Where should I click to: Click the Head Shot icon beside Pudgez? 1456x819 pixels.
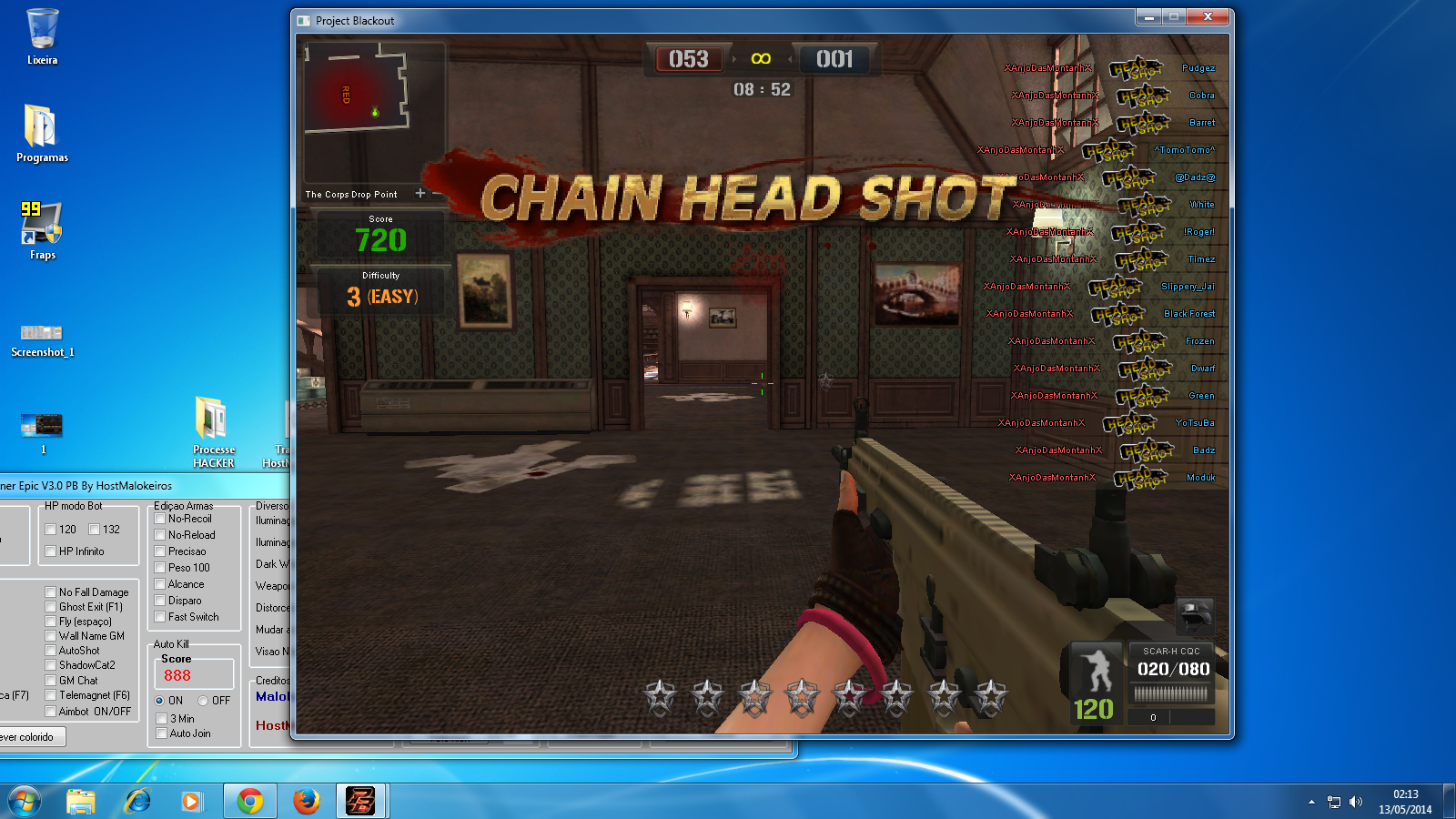[x=1137, y=68]
